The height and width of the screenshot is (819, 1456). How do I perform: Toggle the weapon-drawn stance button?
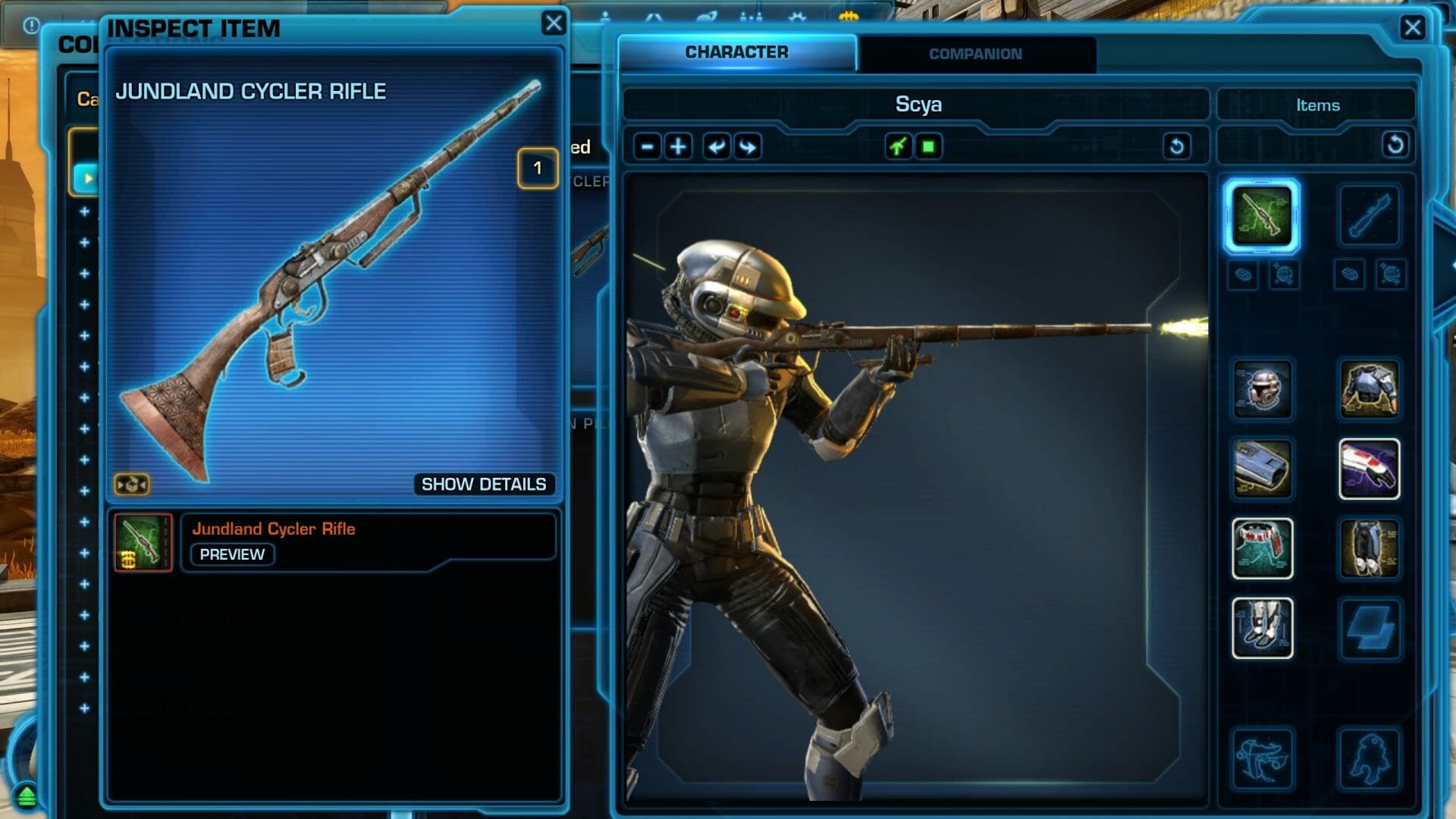click(x=898, y=146)
